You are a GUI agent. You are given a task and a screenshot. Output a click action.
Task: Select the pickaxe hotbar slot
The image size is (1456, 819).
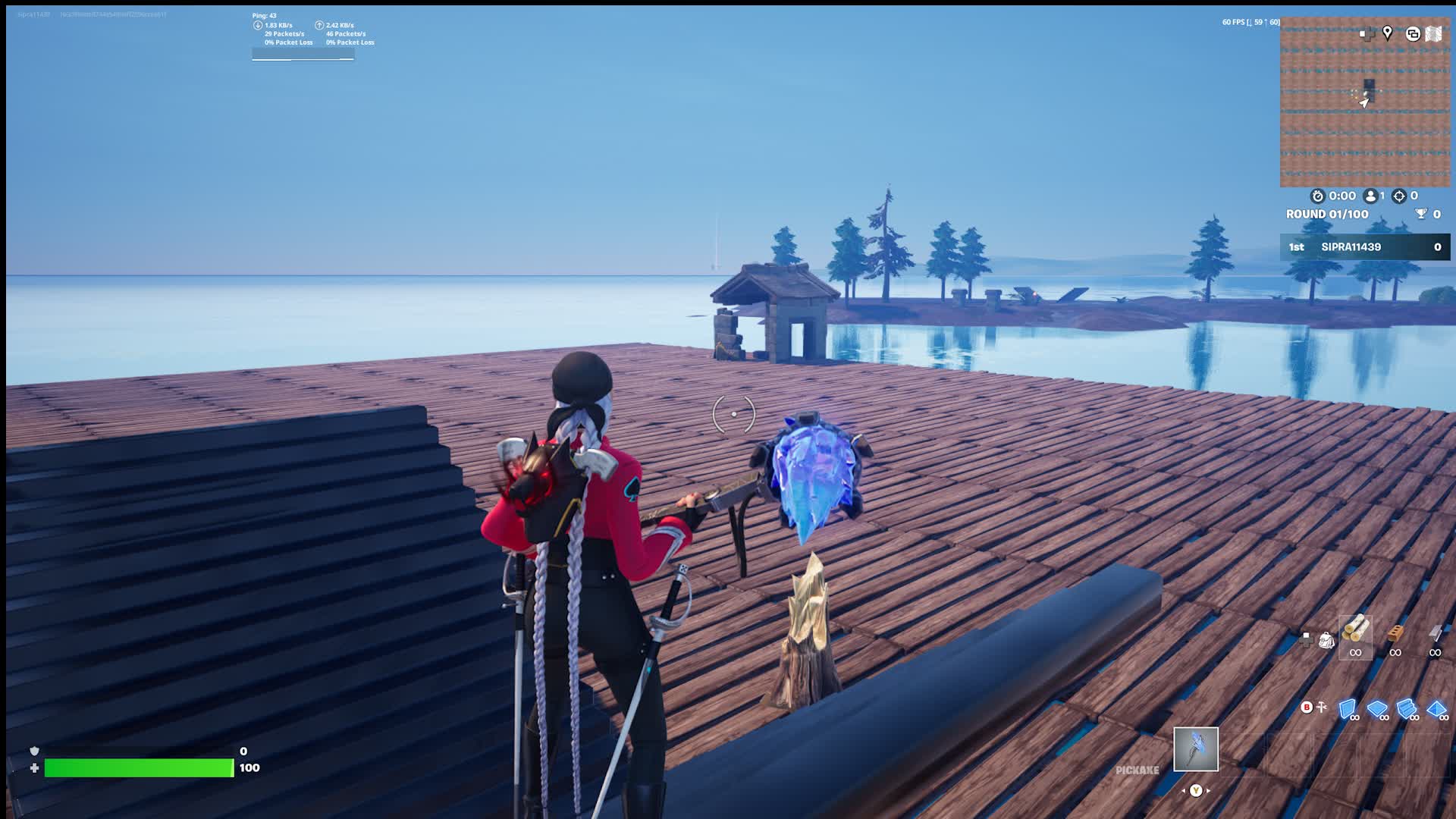1196,749
